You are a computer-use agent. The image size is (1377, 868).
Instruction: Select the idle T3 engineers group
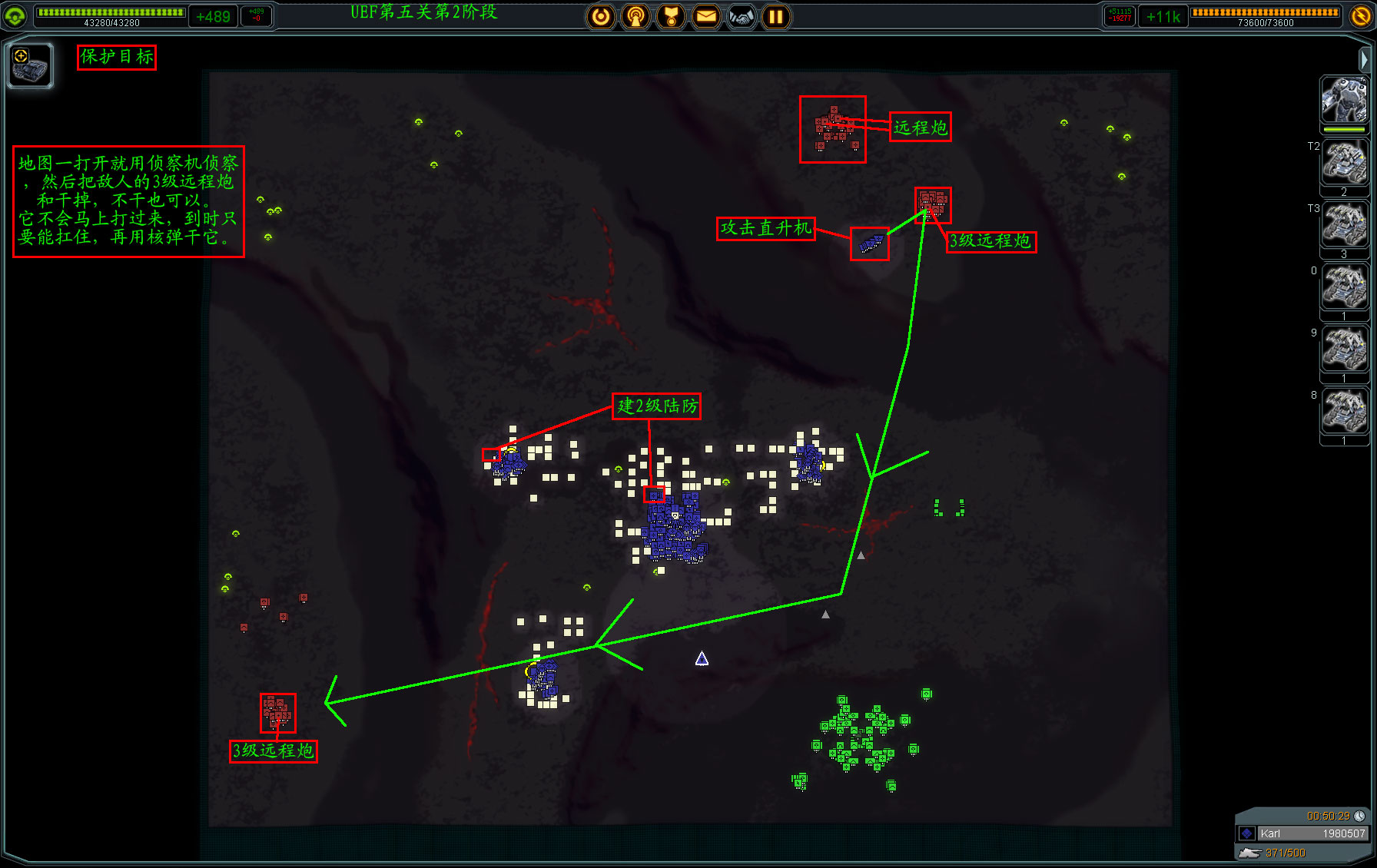[x=1344, y=225]
